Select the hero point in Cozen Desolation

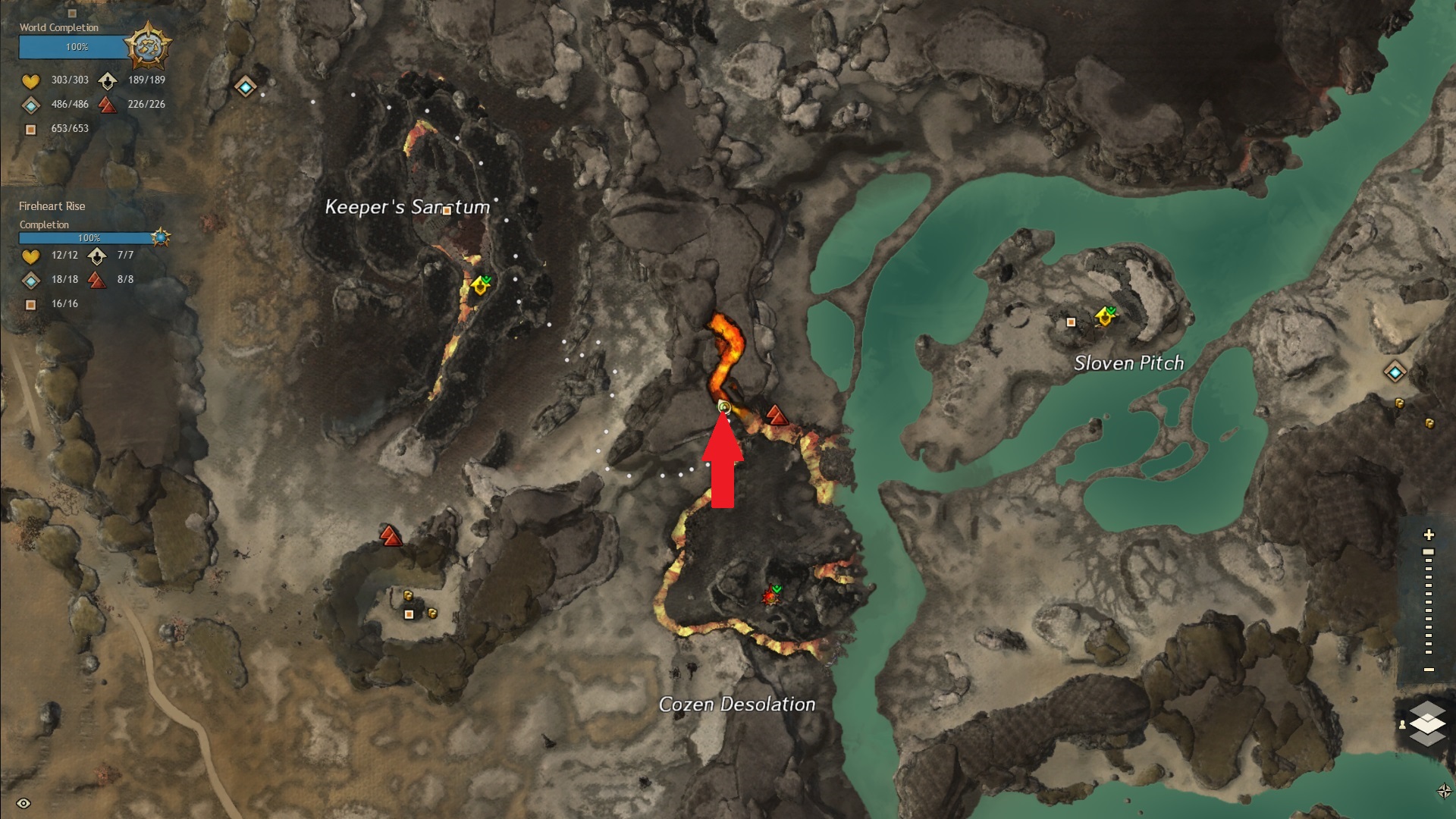pyautogui.click(x=771, y=595)
